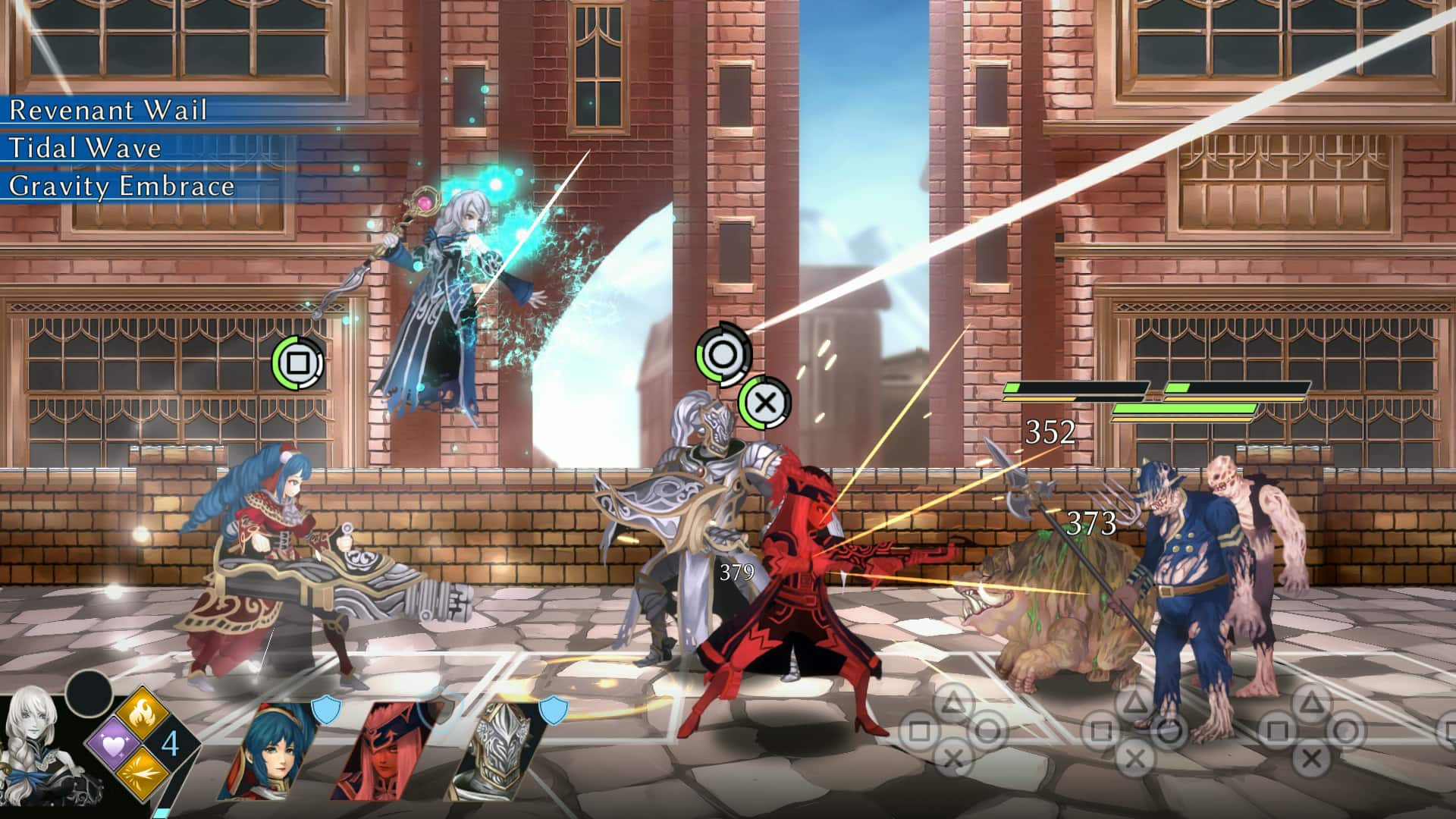Toggle the shield icon above the knight's portrait
Image resolution: width=1456 pixels, height=819 pixels.
tap(553, 711)
